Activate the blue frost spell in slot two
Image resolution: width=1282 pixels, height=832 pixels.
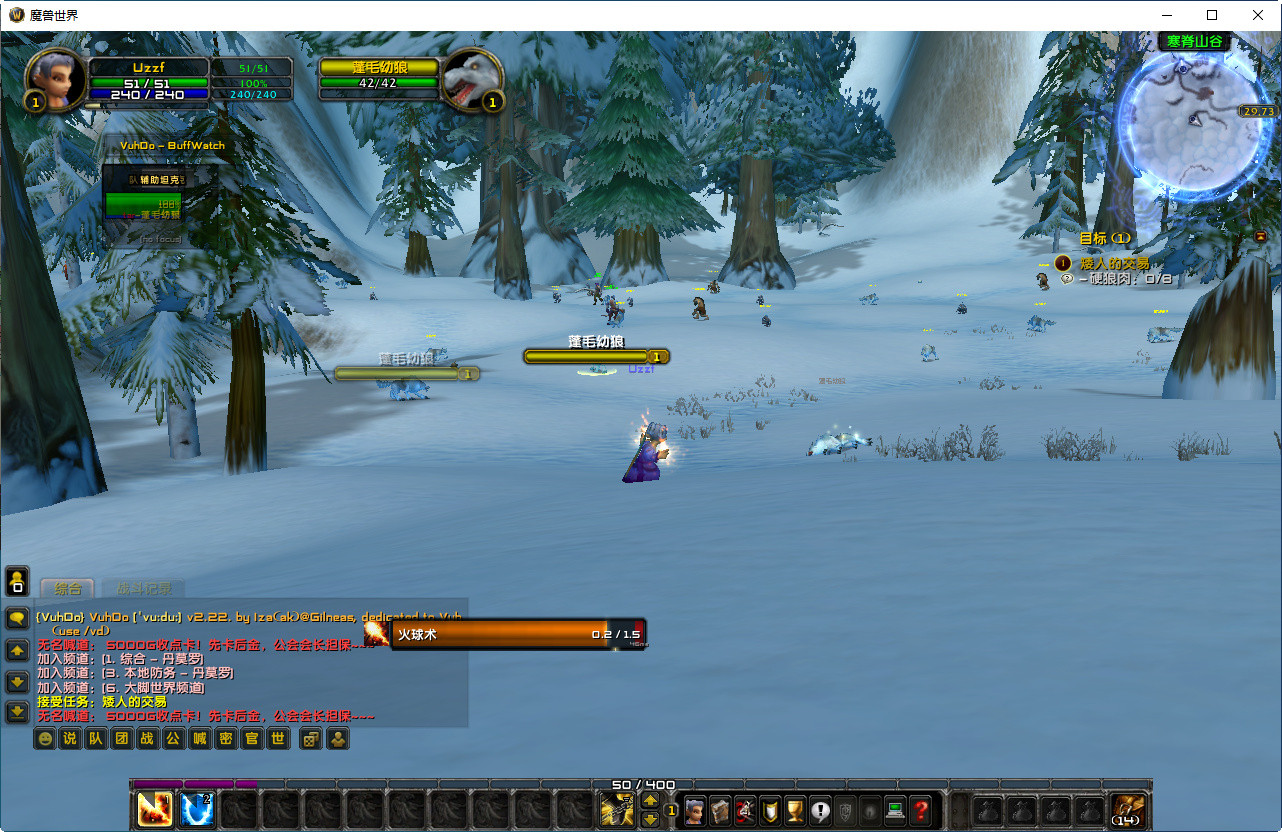pyautogui.click(x=197, y=809)
